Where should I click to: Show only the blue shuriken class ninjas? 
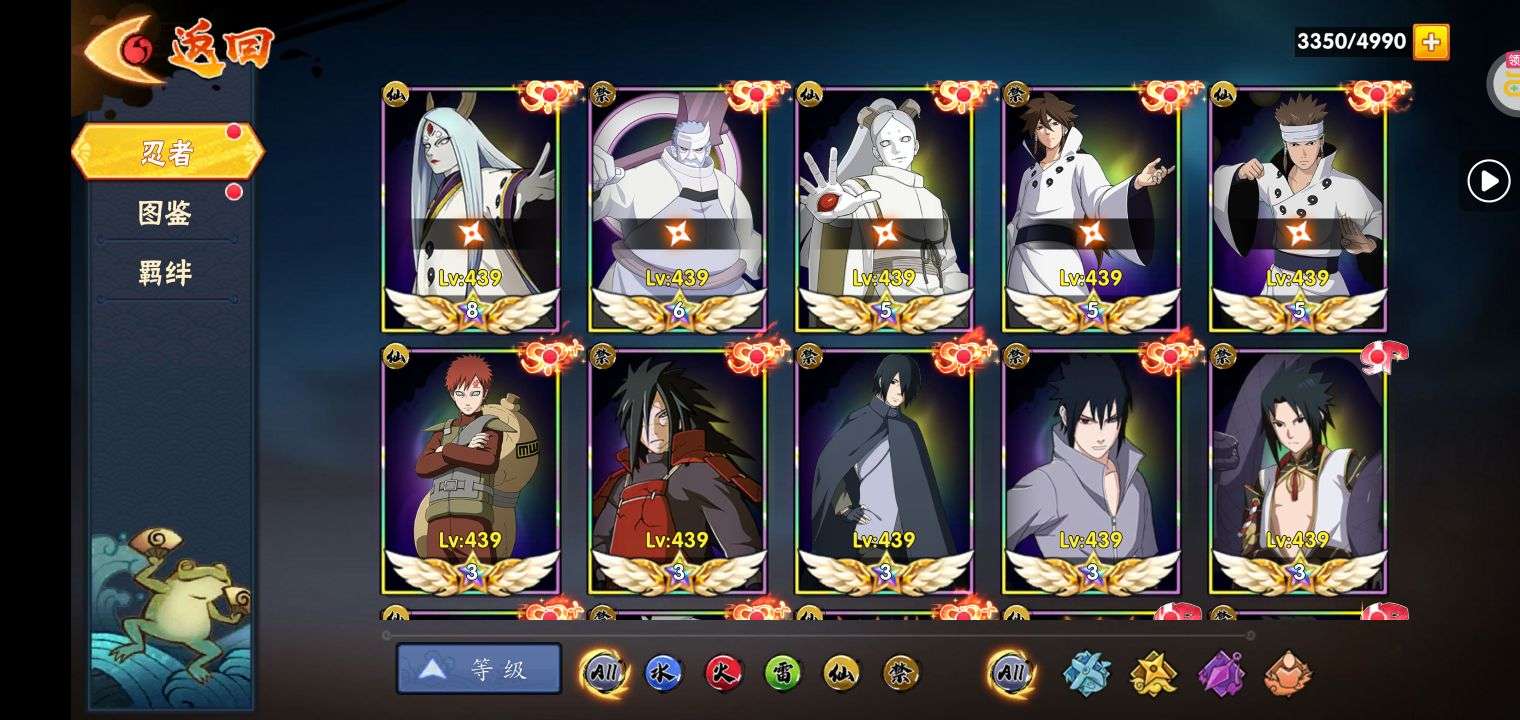pos(1086,673)
